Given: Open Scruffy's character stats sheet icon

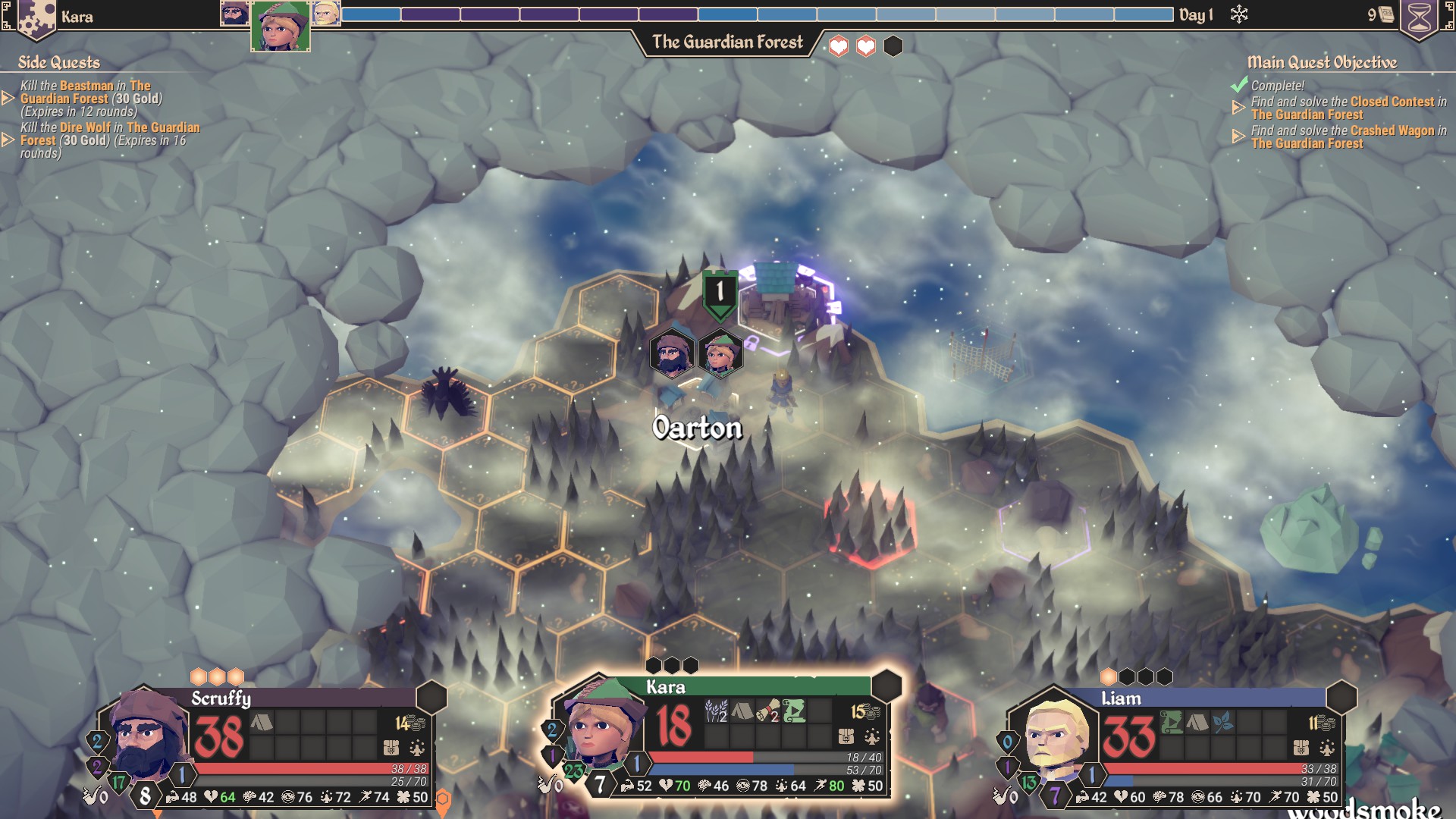Looking at the screenshot, I should point(417,748).
